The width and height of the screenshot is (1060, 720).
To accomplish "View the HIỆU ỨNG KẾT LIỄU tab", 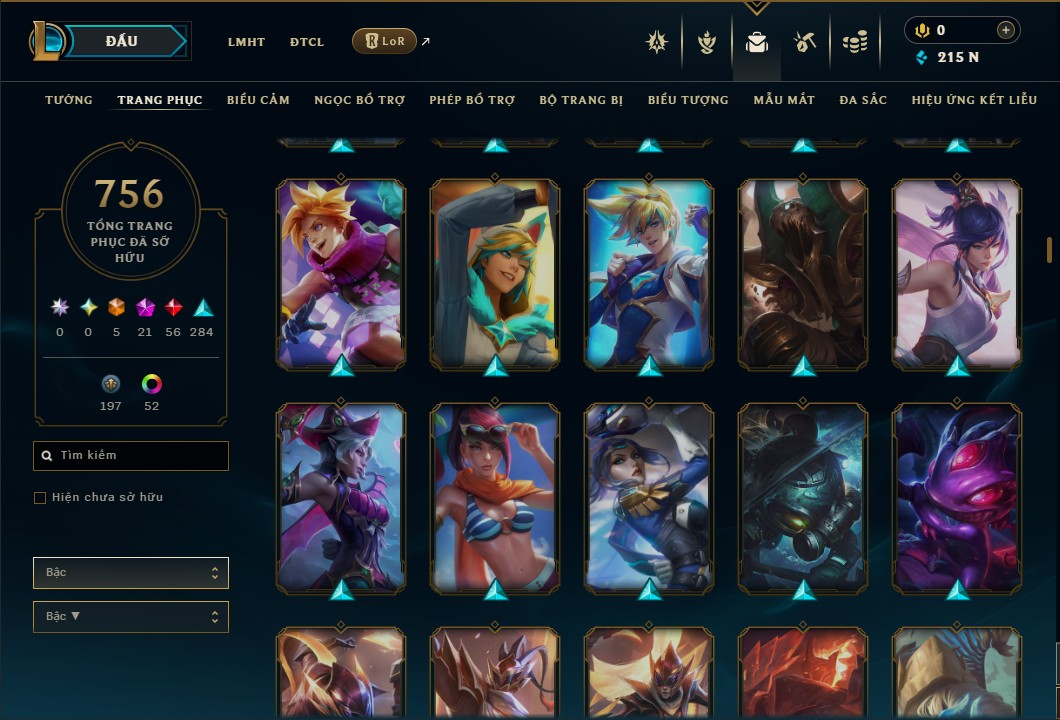I will [974, 100].
